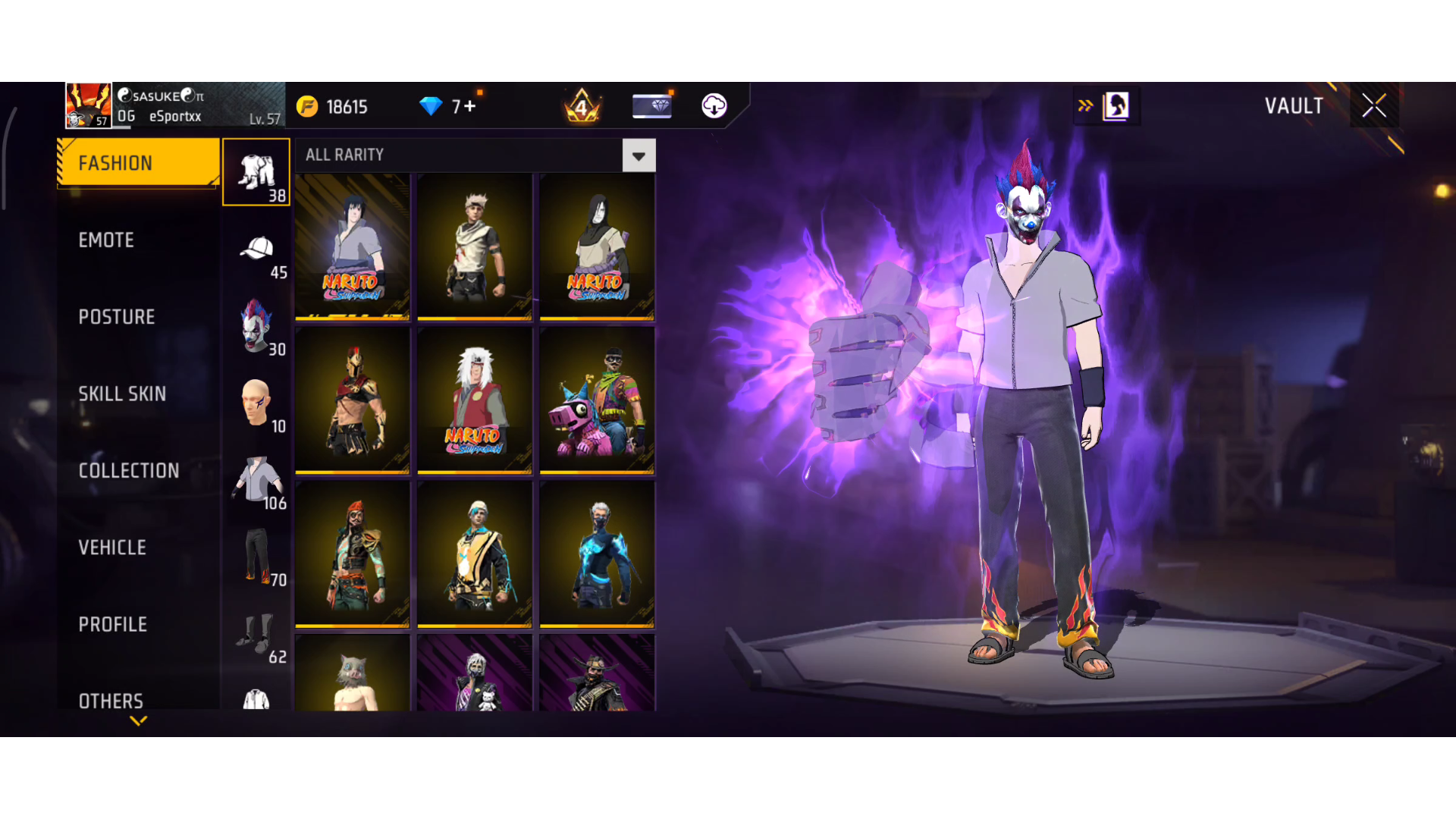Open the Vehicle tab
This screenshot has height=819, width=1456.
pos(112,548)
